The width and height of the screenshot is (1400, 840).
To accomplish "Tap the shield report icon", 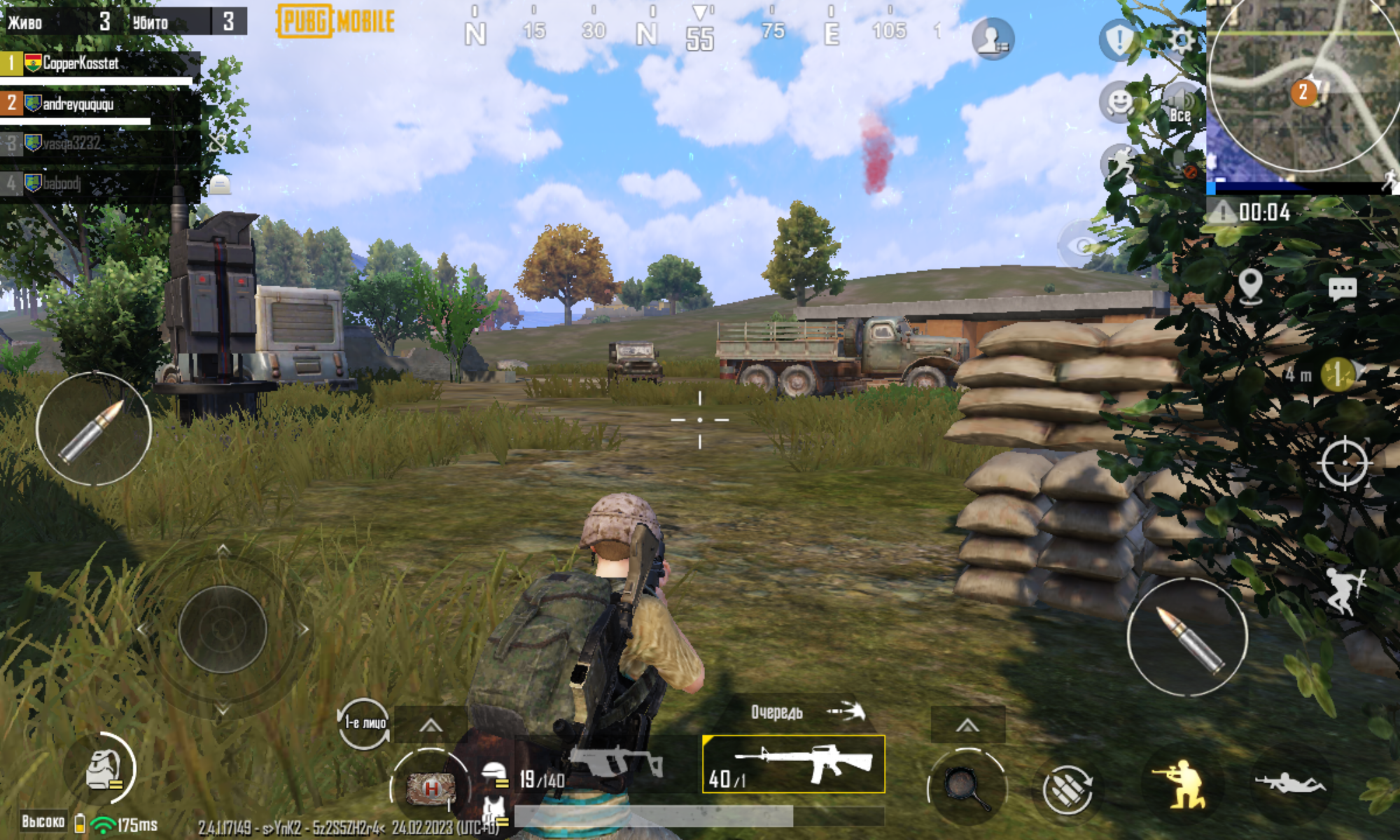I will click(x=1119, y=40).
